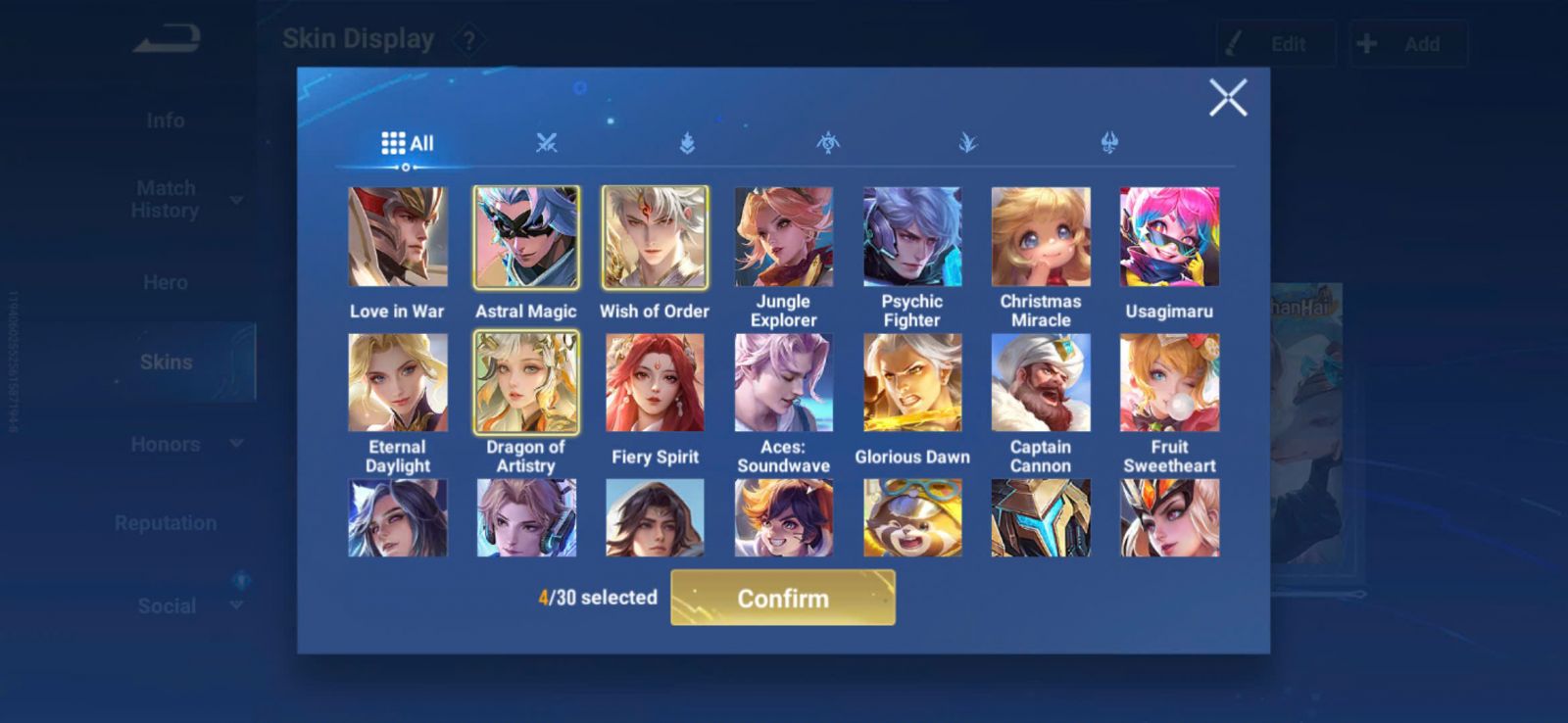Add the Fruit Sweetheart skin
Viewport: 1568px width, 723px height.
click(1169, 382)
